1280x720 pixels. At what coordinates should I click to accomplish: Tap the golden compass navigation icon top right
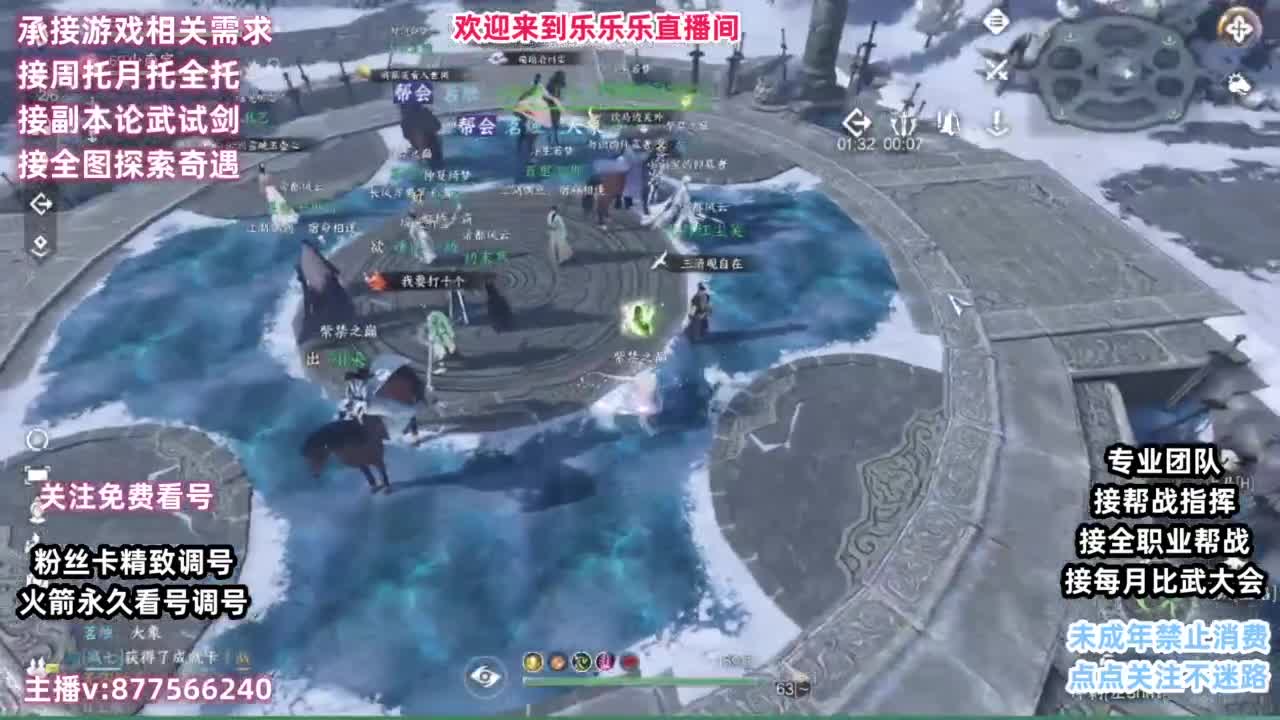pyautogui.click(x=1239, y=29)
